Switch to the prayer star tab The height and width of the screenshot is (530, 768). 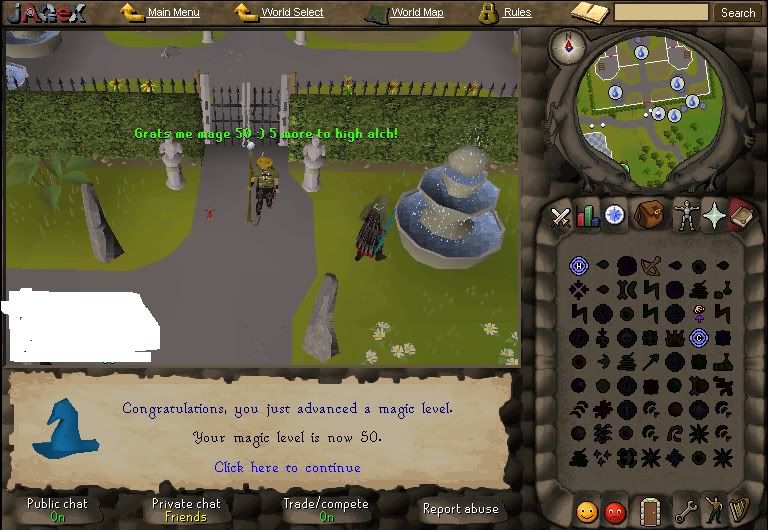click(714, 215)
